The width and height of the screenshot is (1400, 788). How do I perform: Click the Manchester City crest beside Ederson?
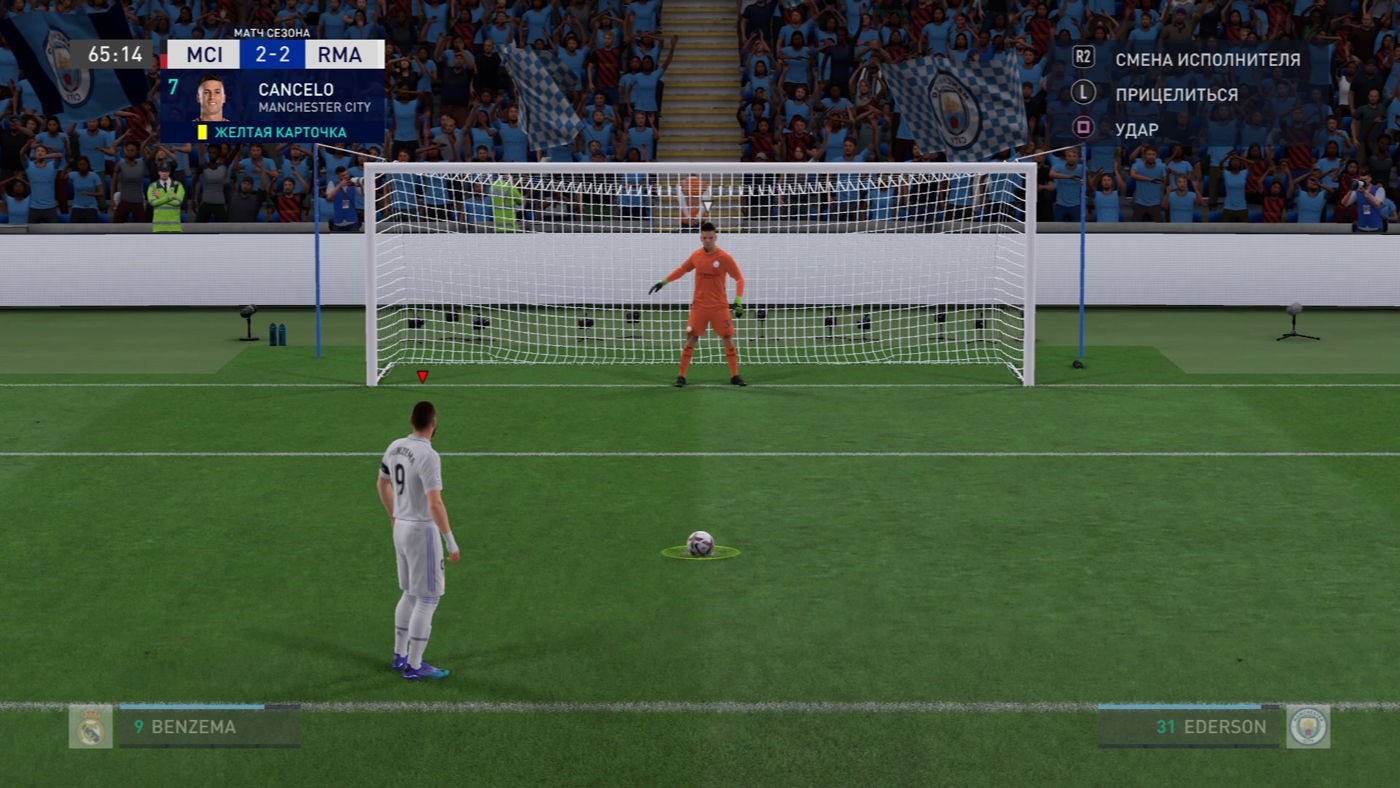click(x=1308, y=727)
